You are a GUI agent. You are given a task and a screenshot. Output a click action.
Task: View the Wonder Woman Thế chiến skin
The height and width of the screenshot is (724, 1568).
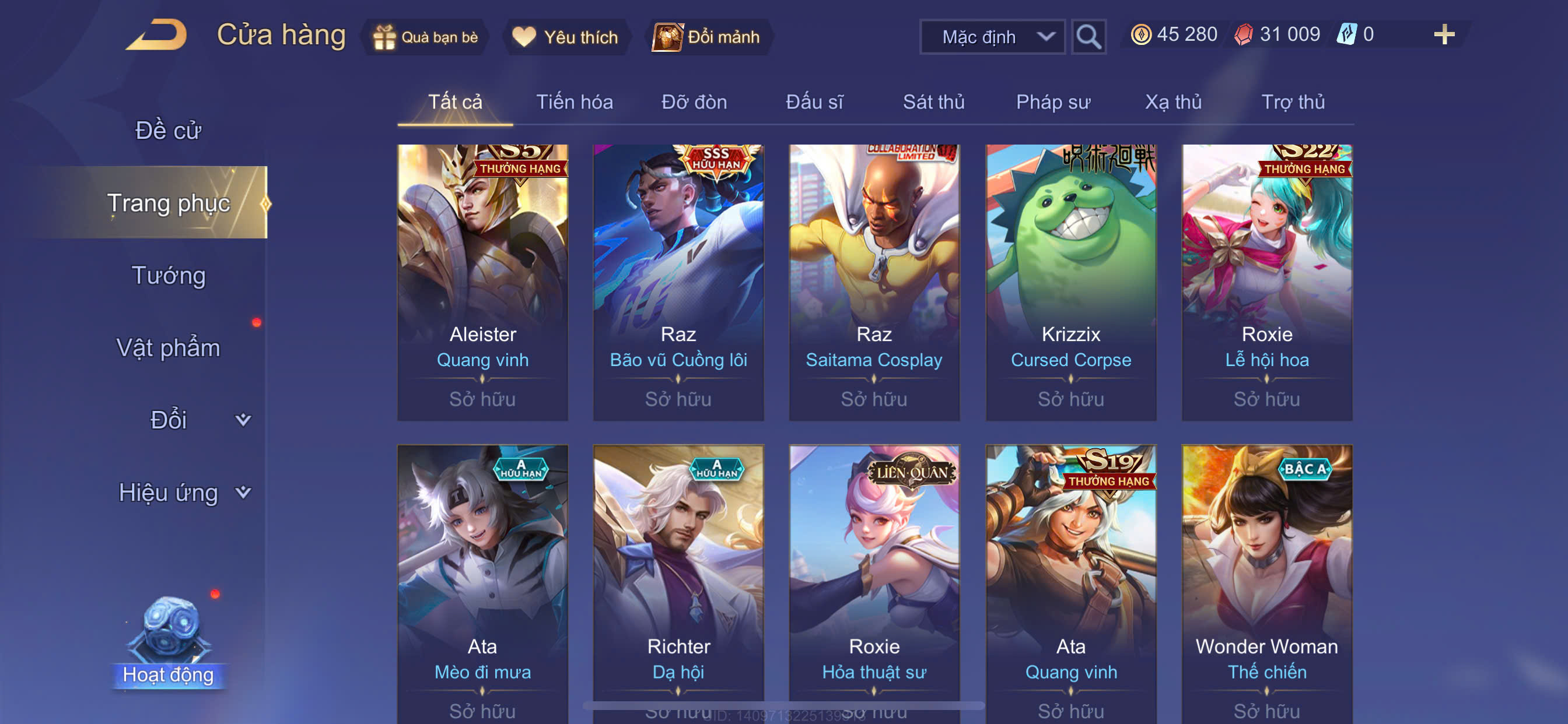pos(1266,584)
